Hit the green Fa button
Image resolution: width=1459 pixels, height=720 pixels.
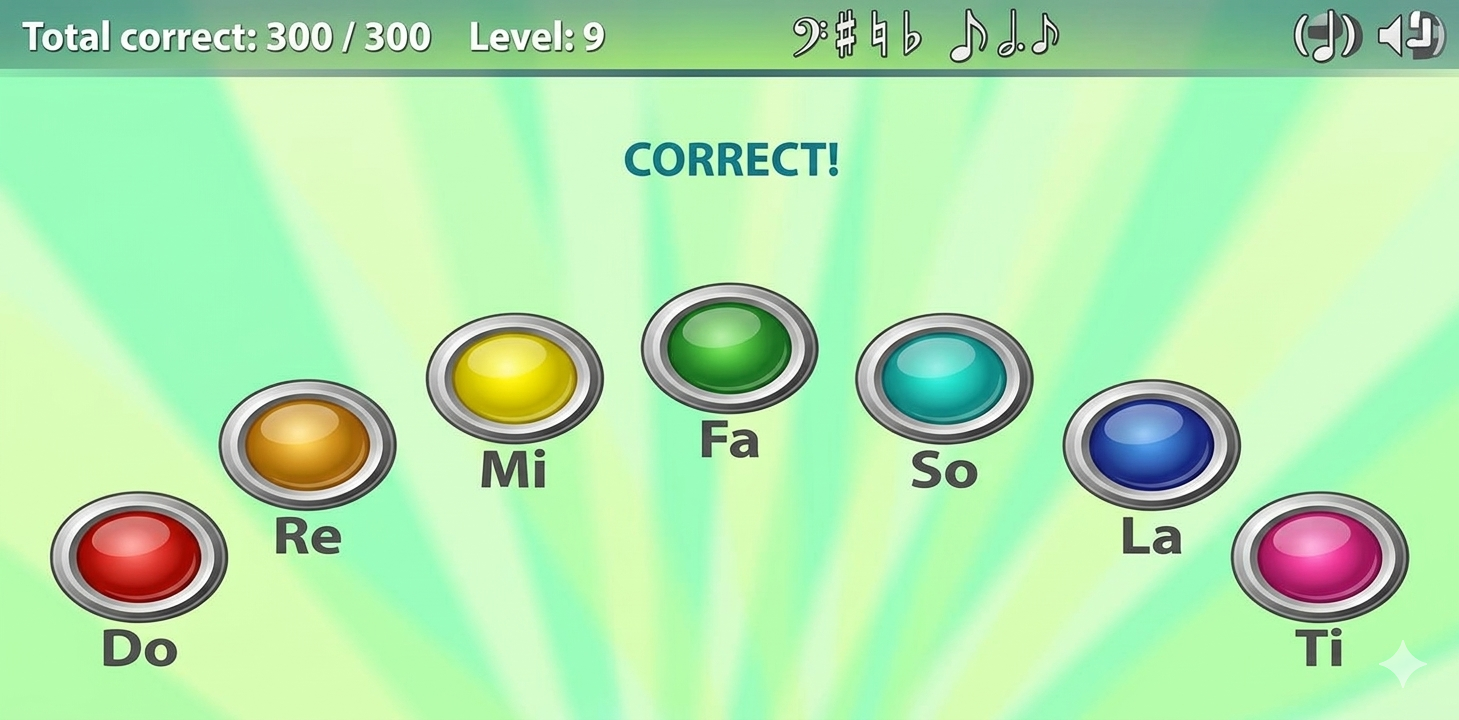729,347
